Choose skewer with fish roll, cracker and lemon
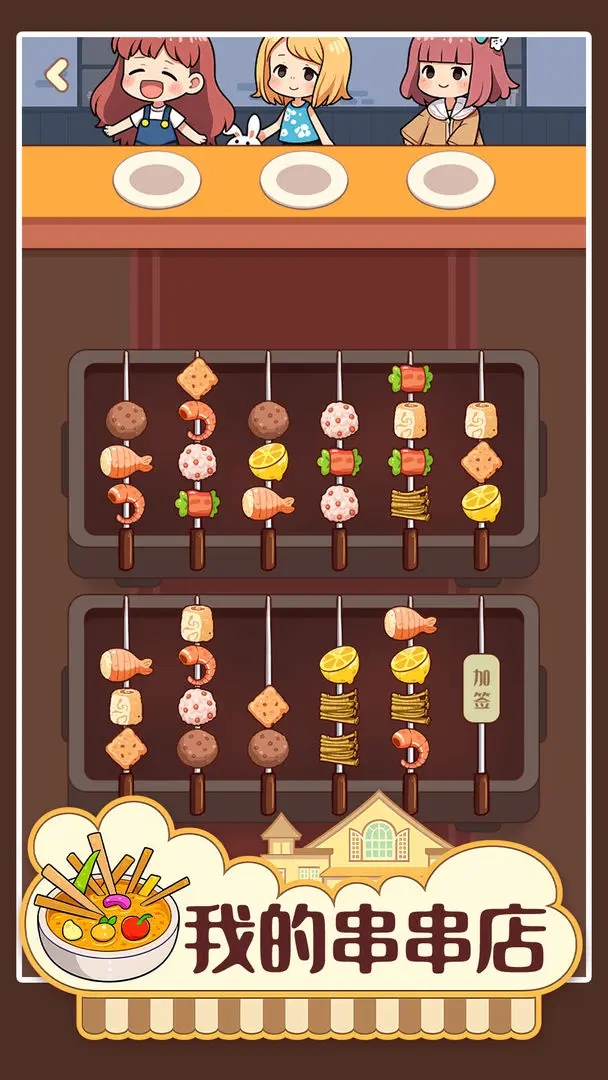608x1080 pixels. [x=481, y=460]
